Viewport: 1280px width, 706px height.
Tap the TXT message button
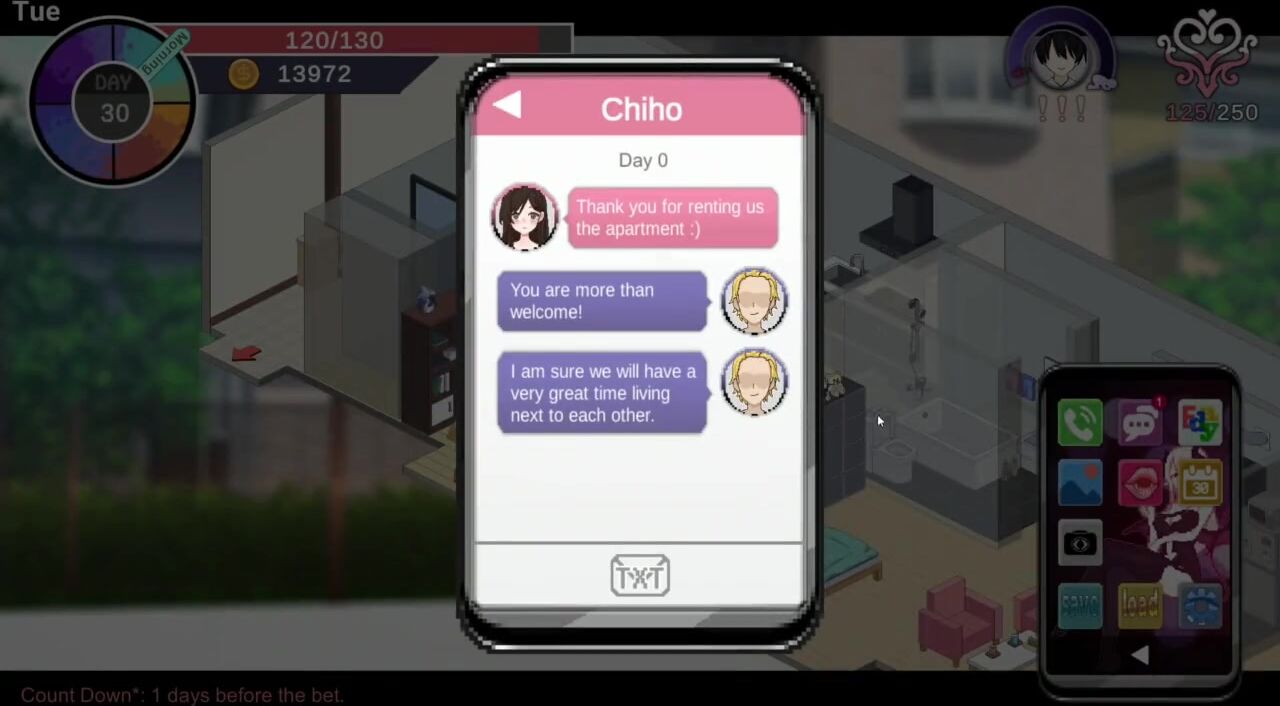click(x=640, y=576)
